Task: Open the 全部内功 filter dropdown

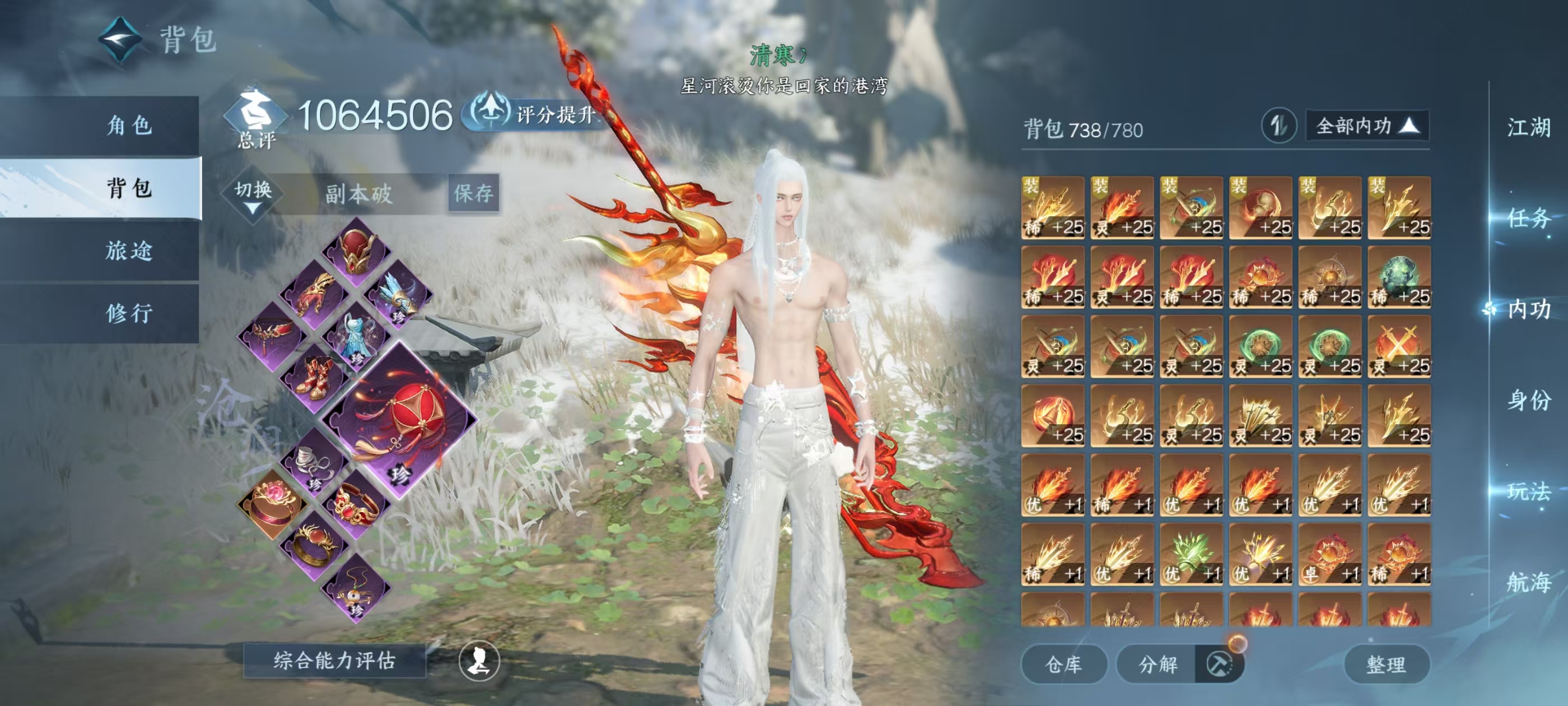Action: click(1366, 126)
